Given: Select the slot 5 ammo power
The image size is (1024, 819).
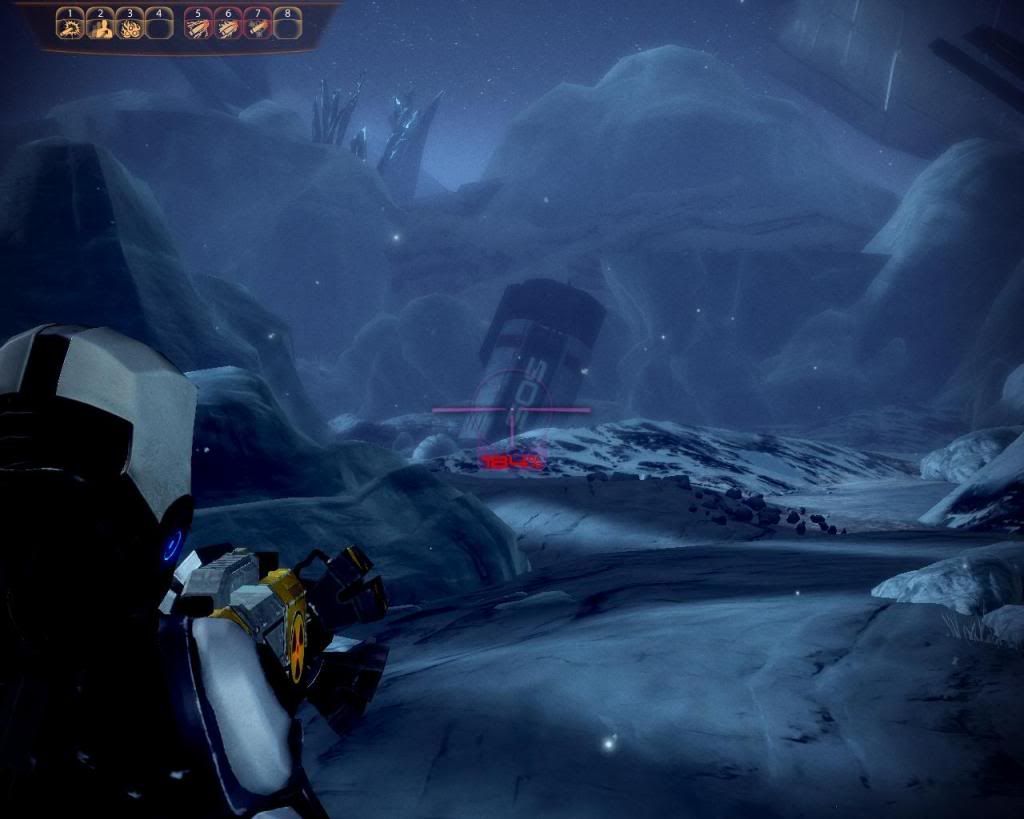Looking at the screenshot, I should click(198, 25).
